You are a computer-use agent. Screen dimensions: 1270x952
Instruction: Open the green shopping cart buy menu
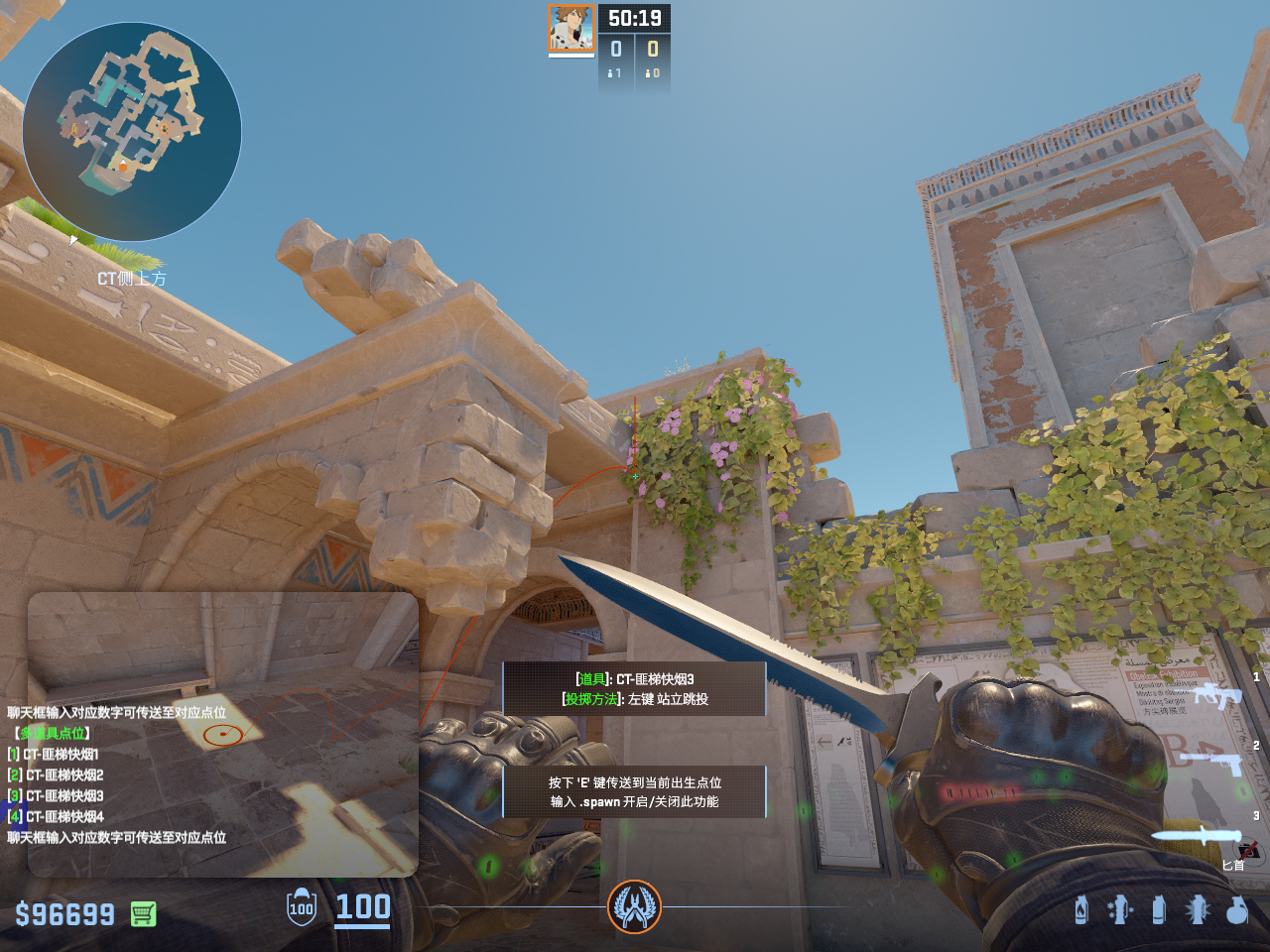143,913
